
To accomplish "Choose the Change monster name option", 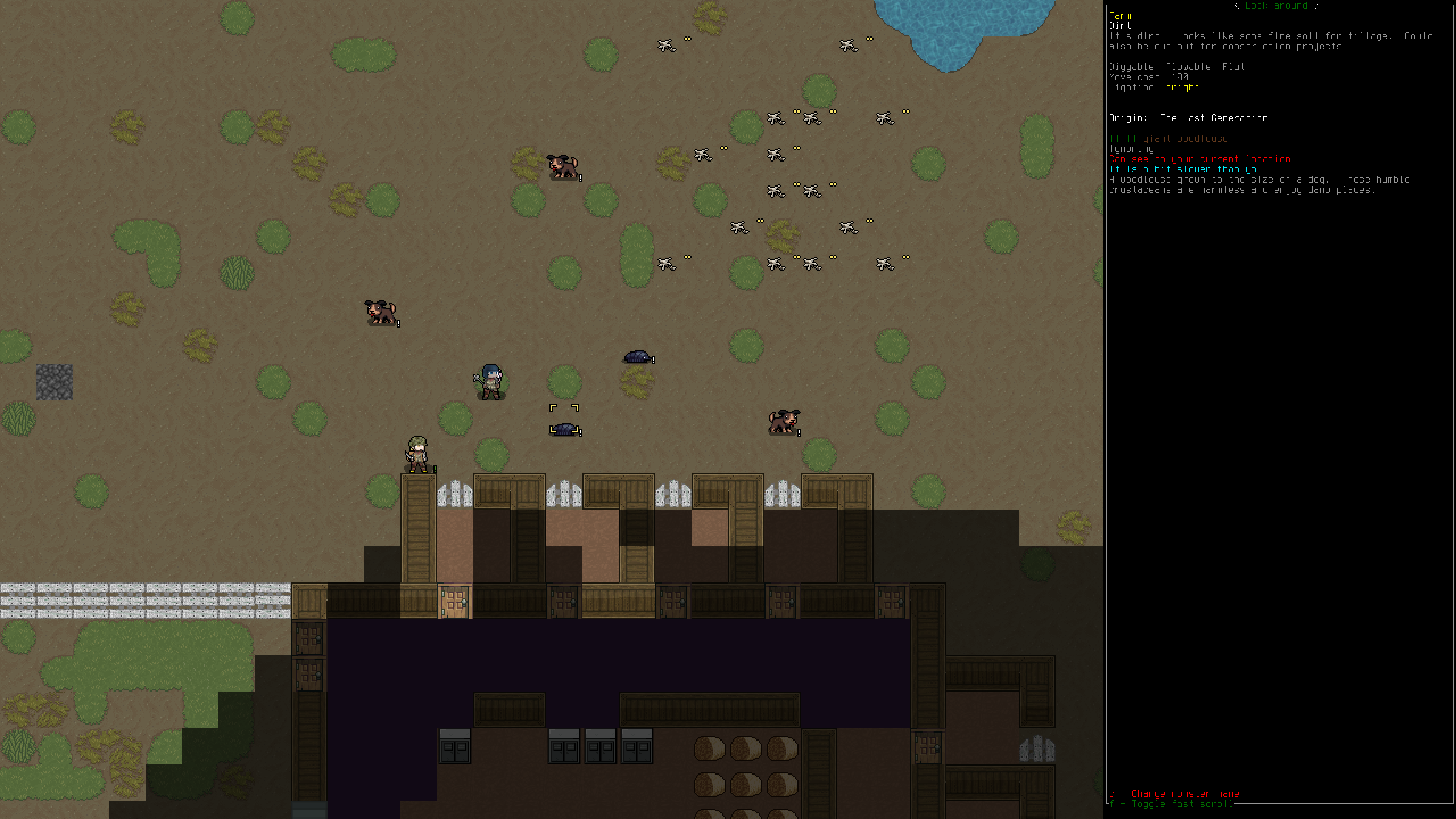I will click(1173, 793).
